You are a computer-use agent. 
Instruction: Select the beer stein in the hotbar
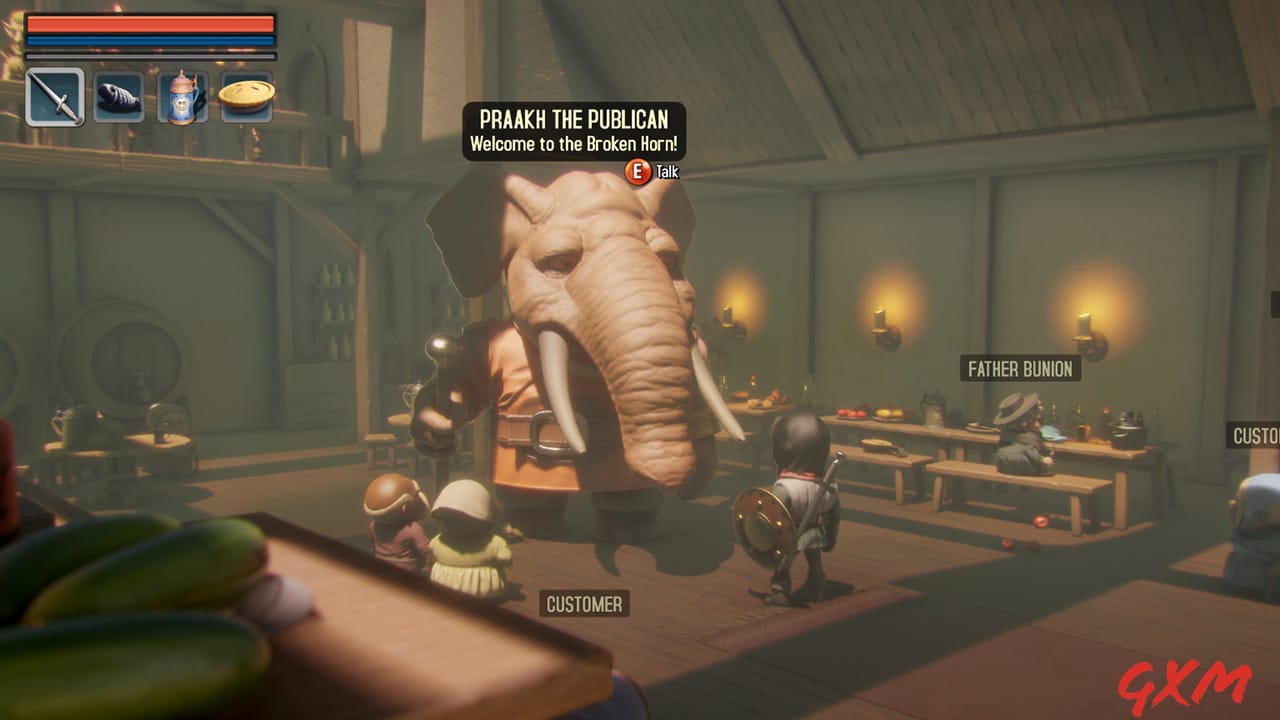[183, 96]
